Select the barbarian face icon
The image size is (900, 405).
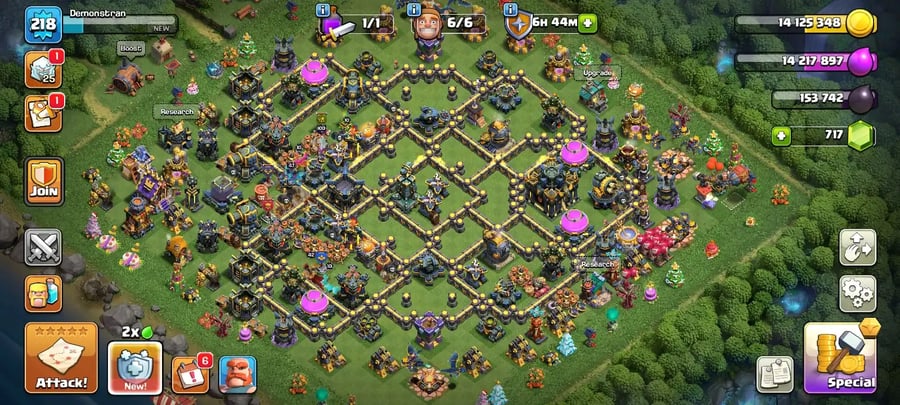(x=238, y=374)
